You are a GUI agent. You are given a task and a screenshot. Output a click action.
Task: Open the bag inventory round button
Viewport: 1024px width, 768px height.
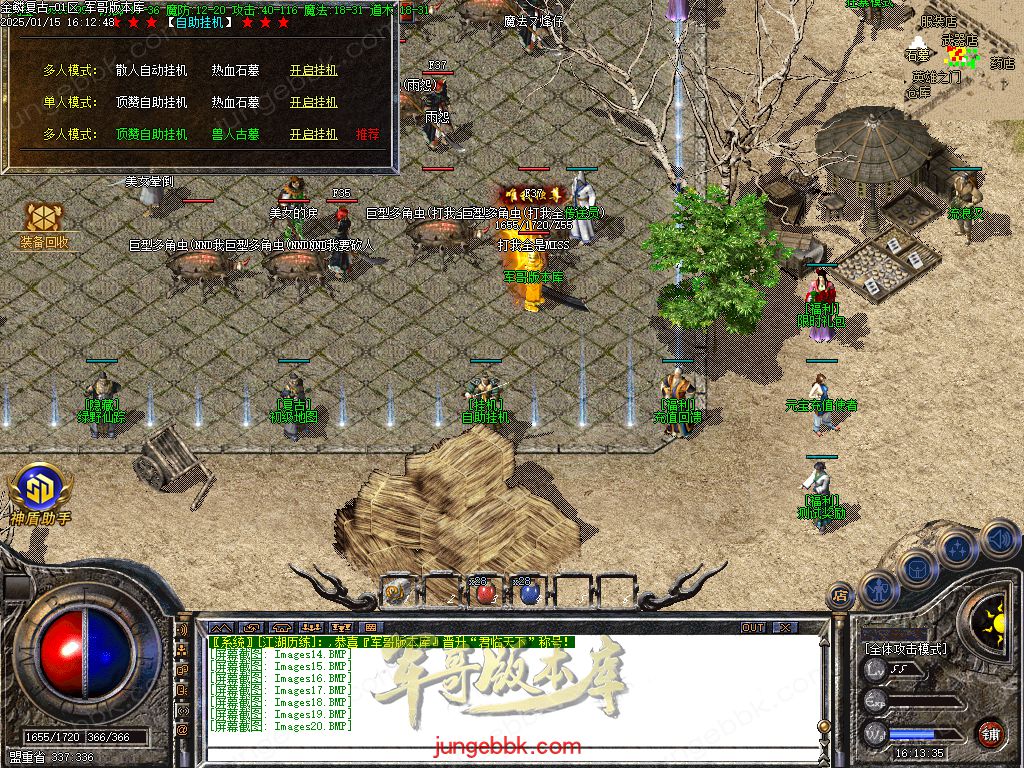pos(916,567)
